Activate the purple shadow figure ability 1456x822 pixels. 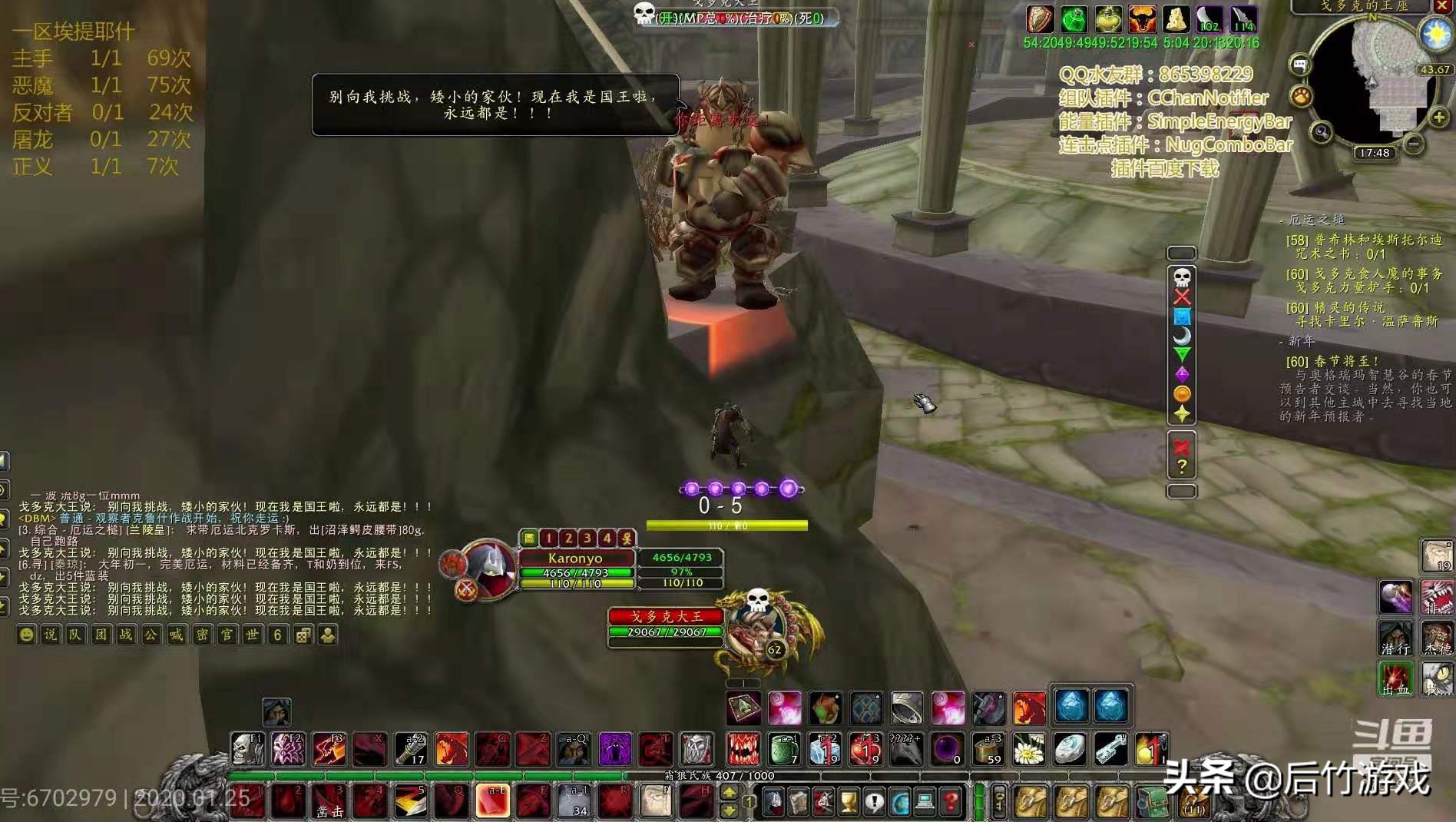[614, 749]
